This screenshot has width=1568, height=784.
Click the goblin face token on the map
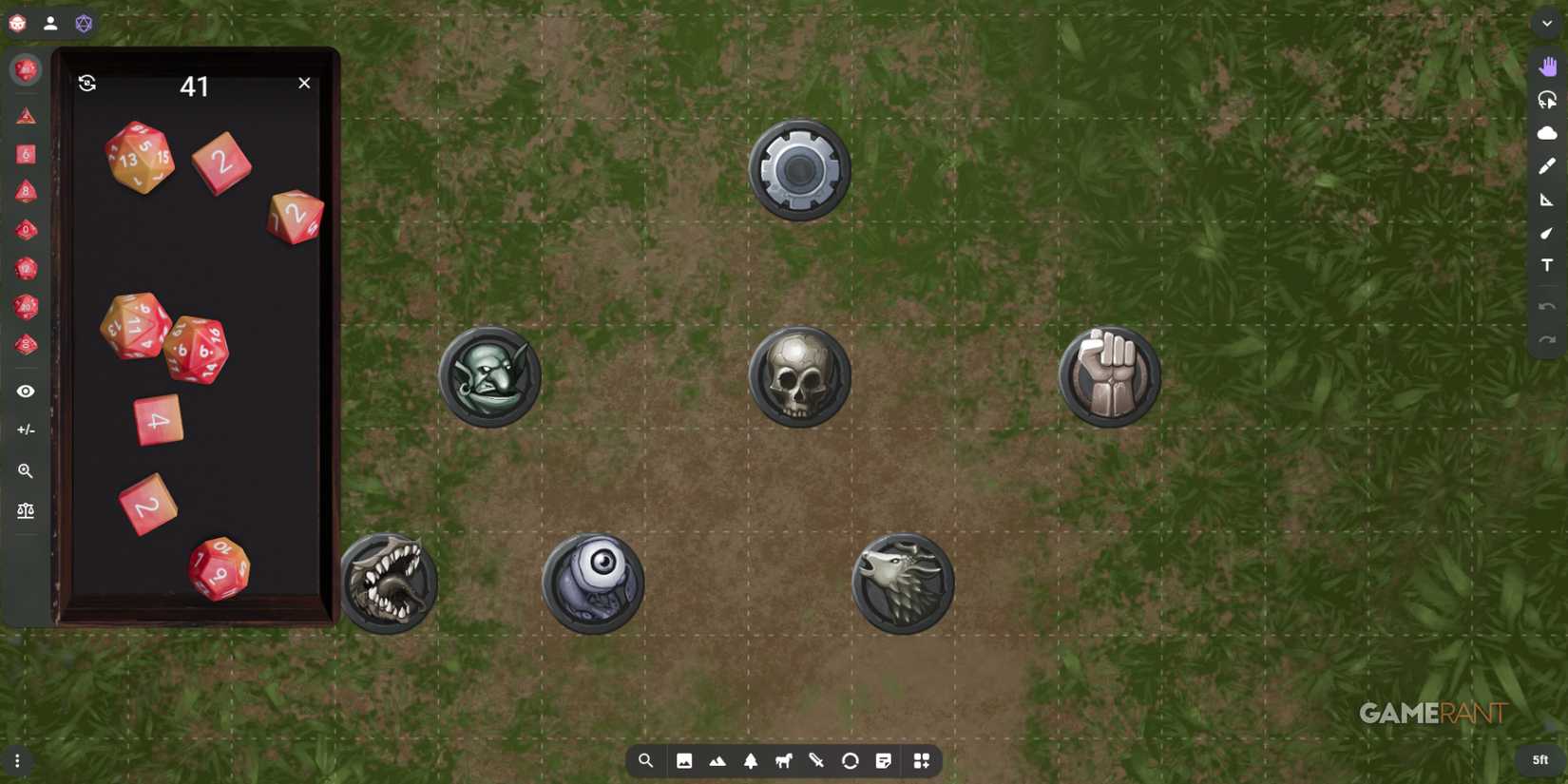(489, 374)
